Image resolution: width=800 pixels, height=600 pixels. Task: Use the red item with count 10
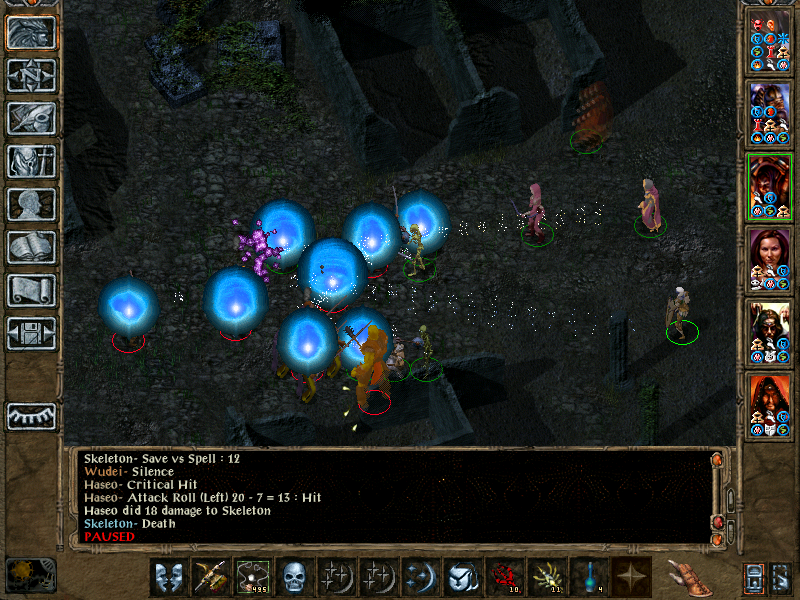point(504,576)
